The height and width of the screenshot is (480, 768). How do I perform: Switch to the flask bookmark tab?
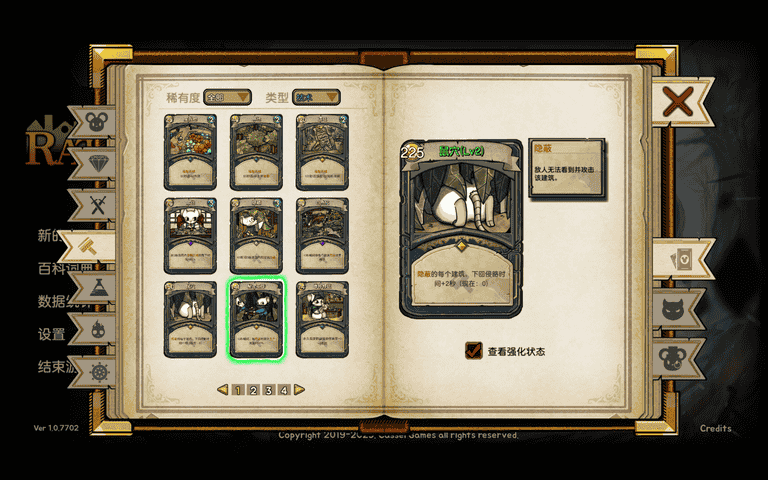coord(97,288)
